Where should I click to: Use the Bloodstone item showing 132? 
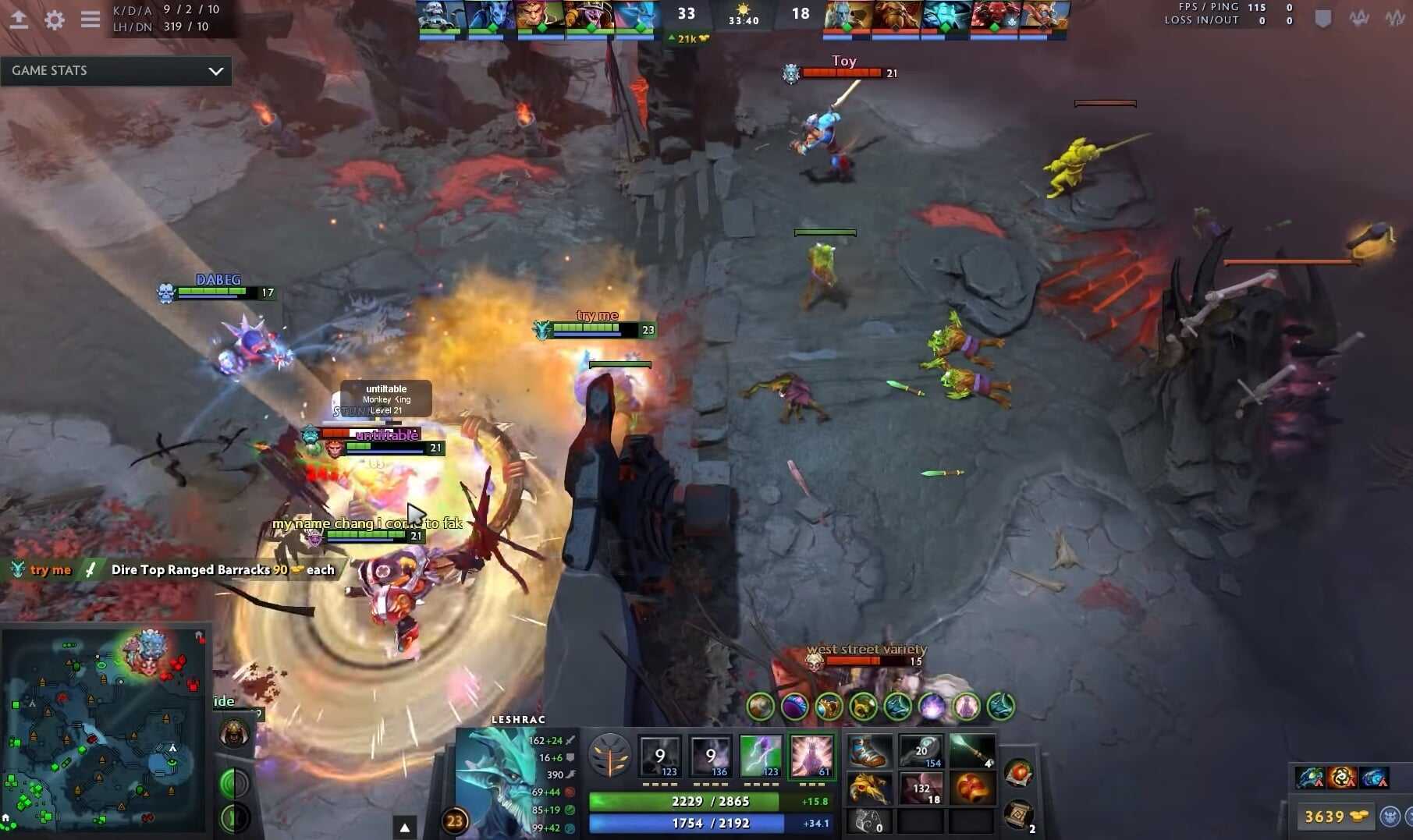click(x=921, y=789)
